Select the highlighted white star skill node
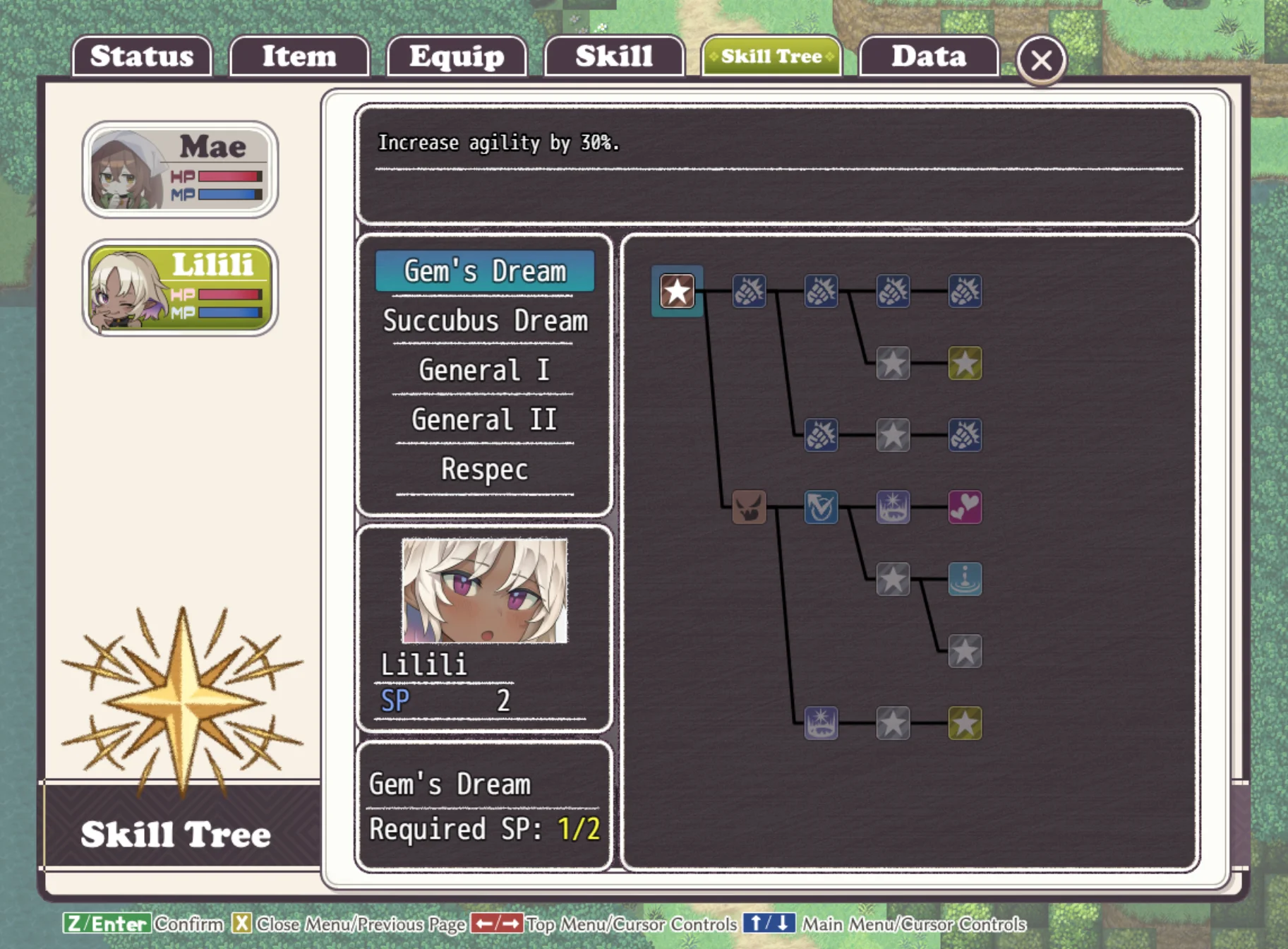The image size is (1288, 949). click(677, 291)
